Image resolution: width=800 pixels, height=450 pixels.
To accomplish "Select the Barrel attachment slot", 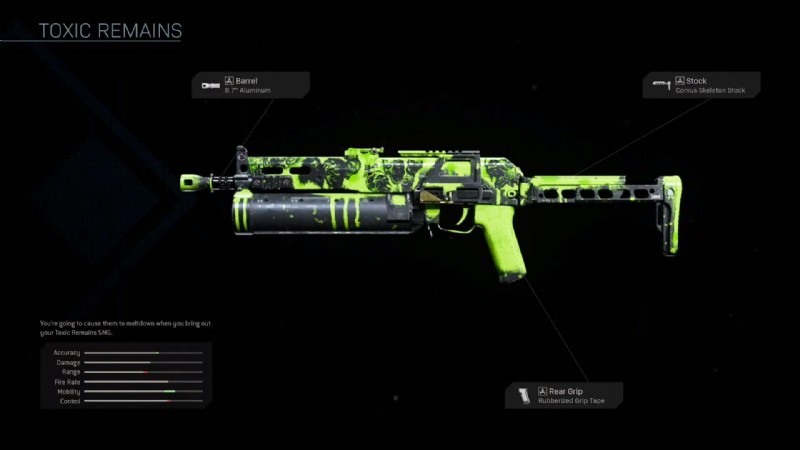I will (251, 85).
